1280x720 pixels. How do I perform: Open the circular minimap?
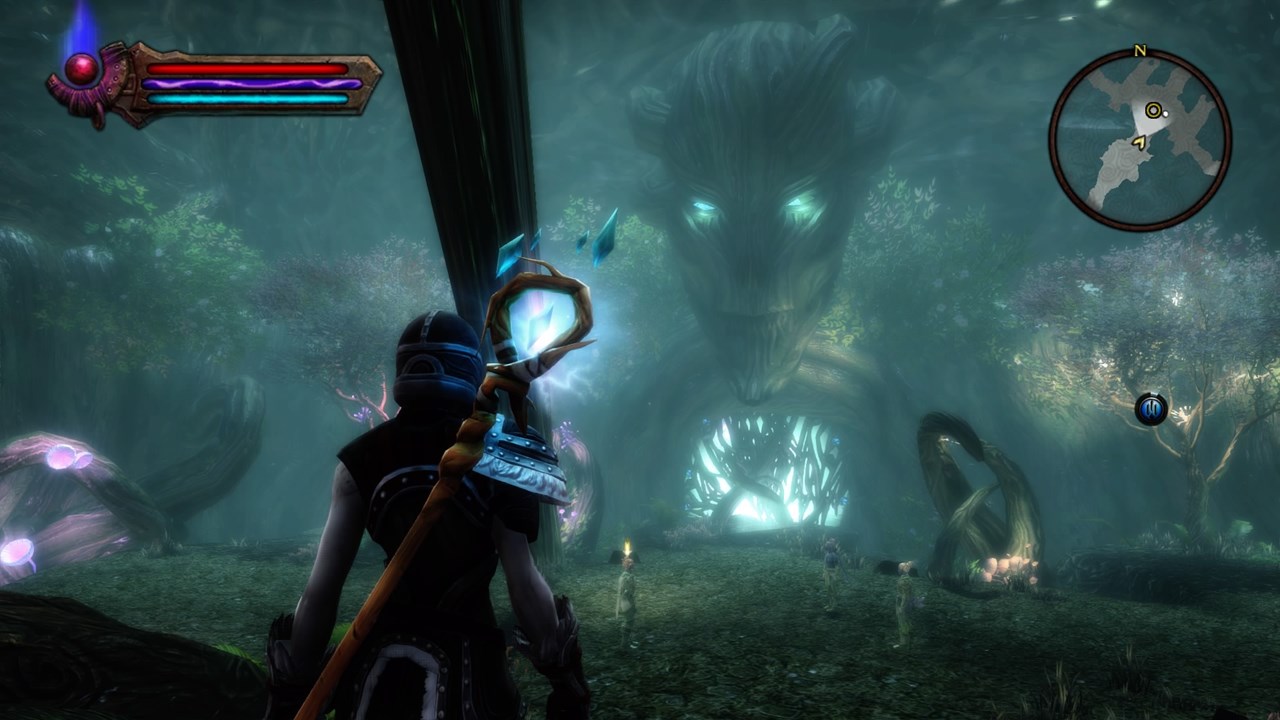point(1140,140)
